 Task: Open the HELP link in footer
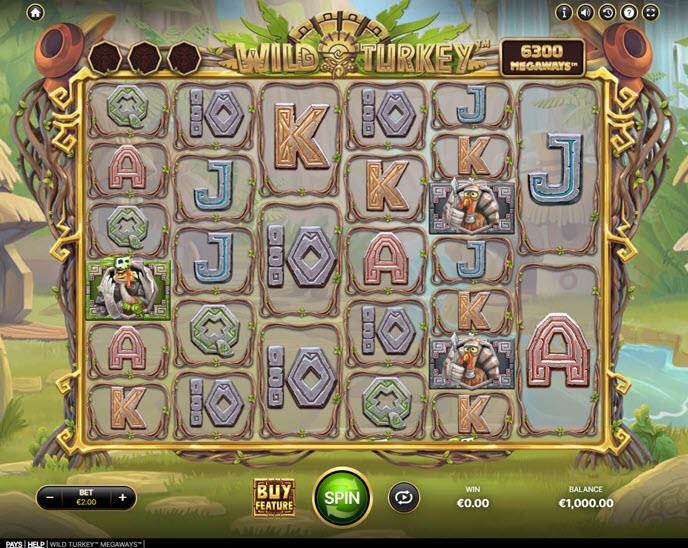tap(37, 543)
